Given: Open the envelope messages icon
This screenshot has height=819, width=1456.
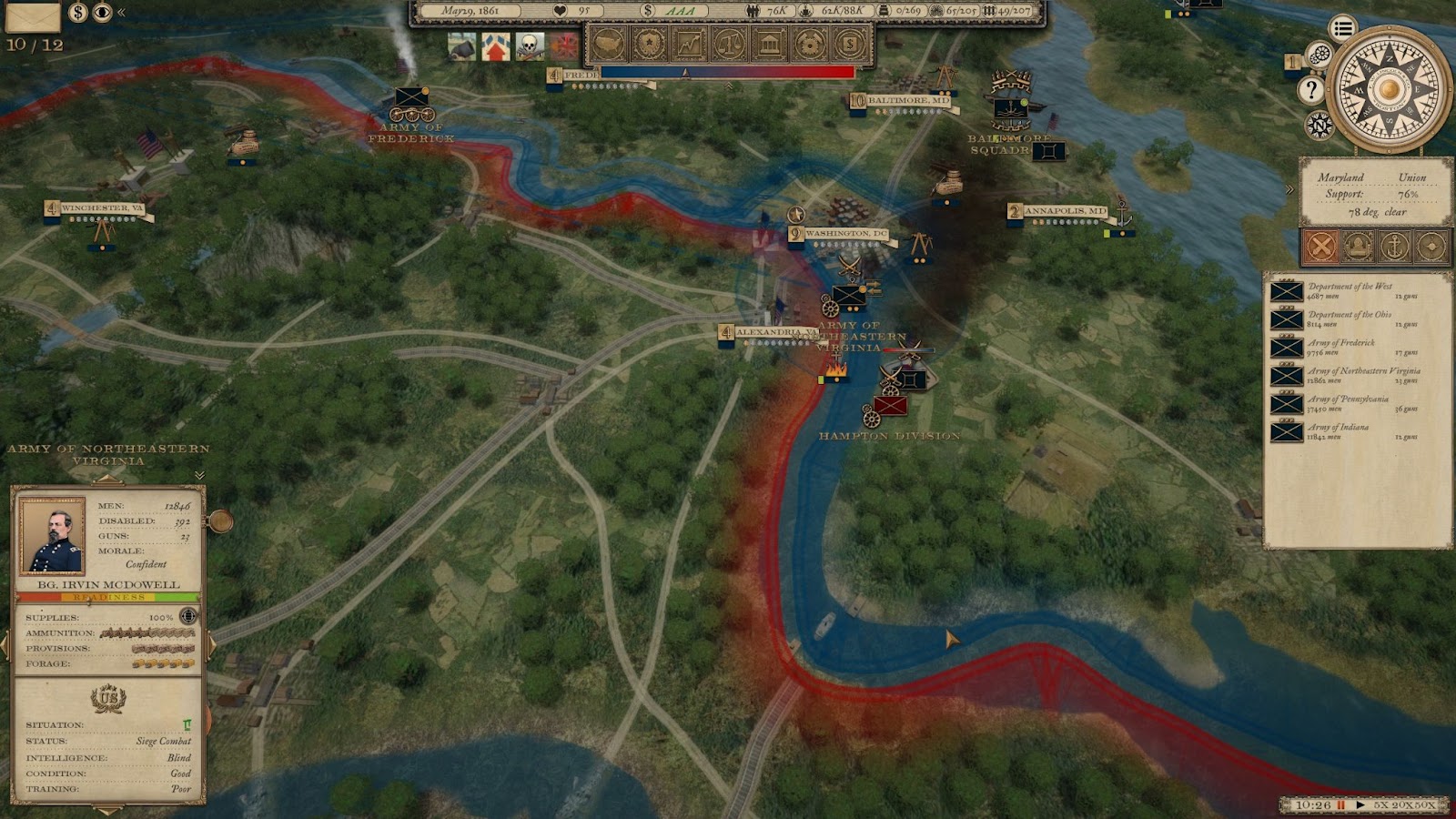Looking at the screenshot, I should (33, 15).
